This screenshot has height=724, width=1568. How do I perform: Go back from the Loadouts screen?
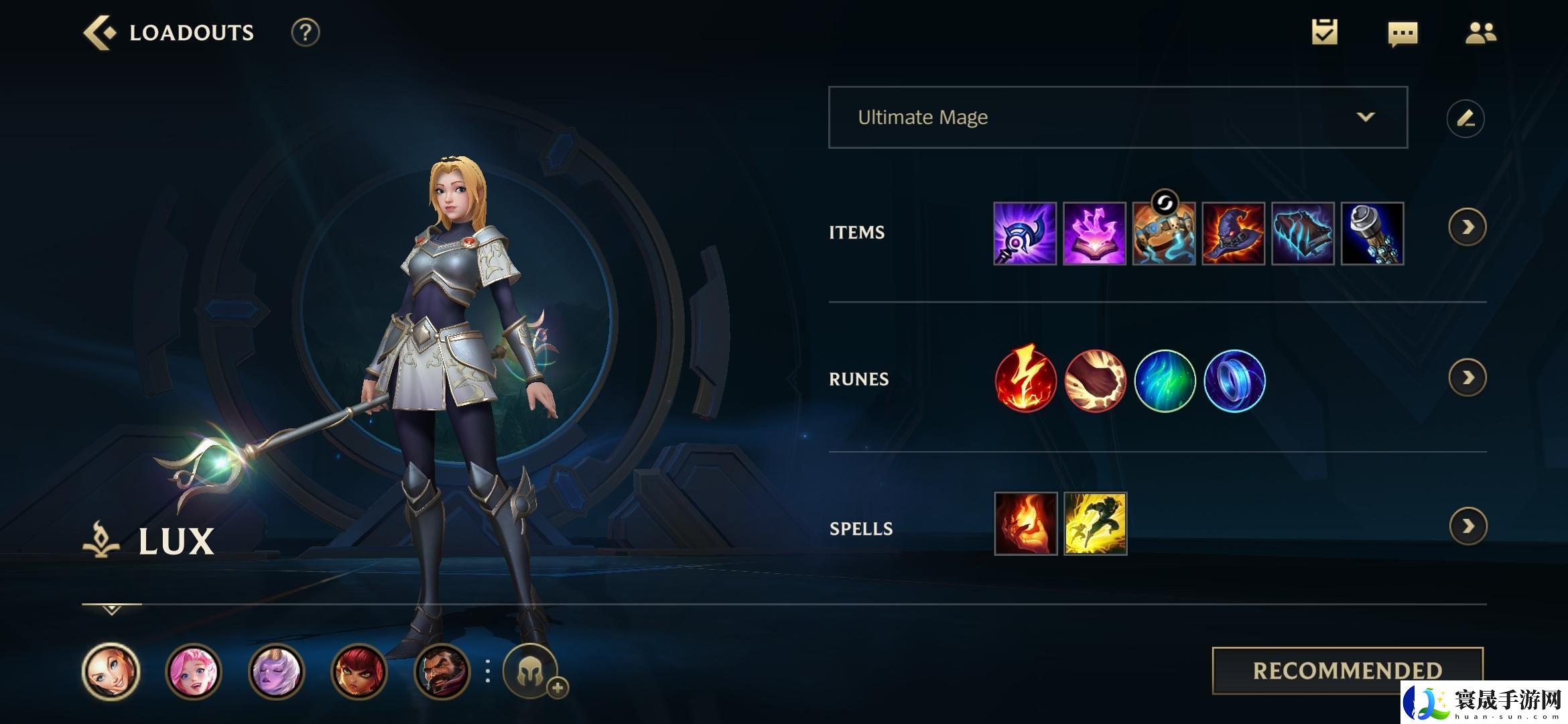click(x=99, y=33)
